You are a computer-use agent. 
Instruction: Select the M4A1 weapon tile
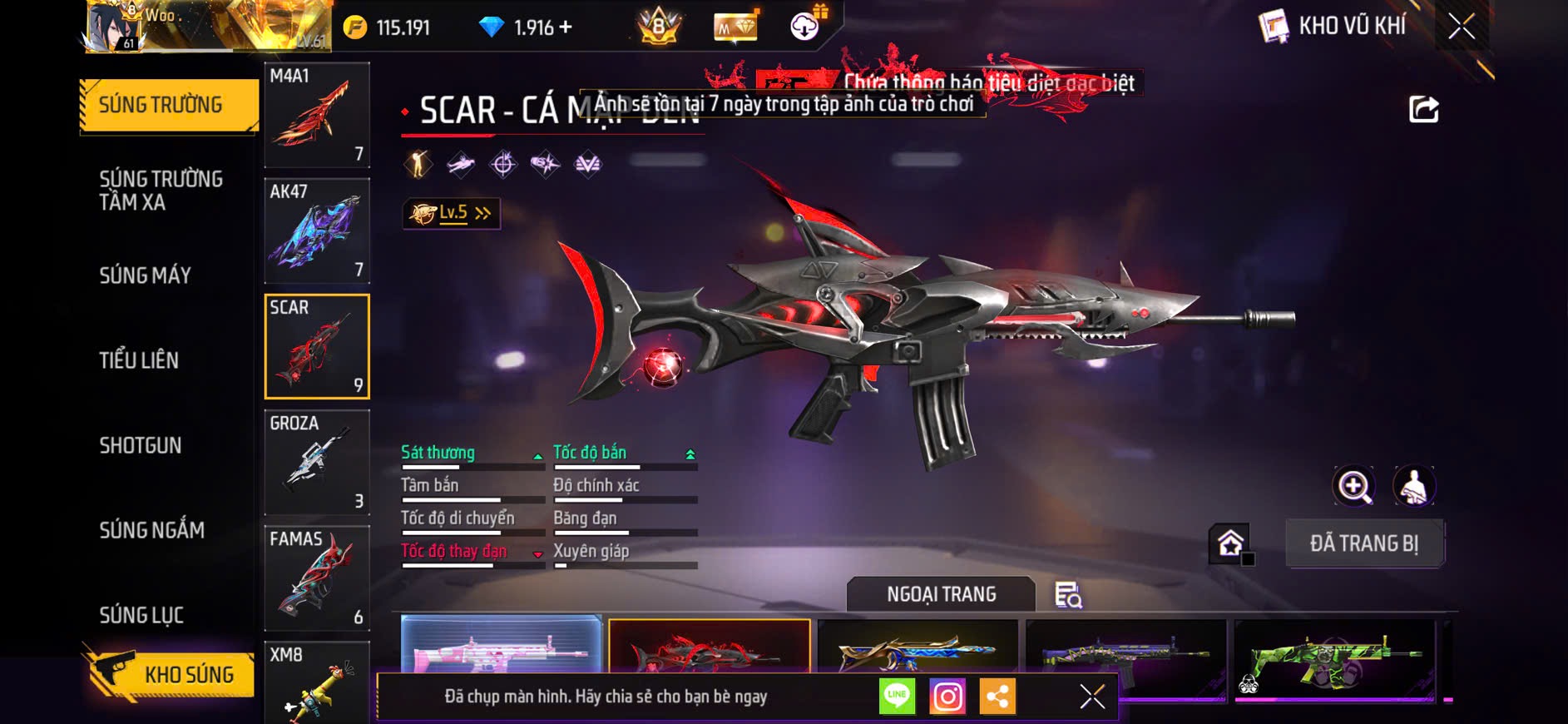317,115
